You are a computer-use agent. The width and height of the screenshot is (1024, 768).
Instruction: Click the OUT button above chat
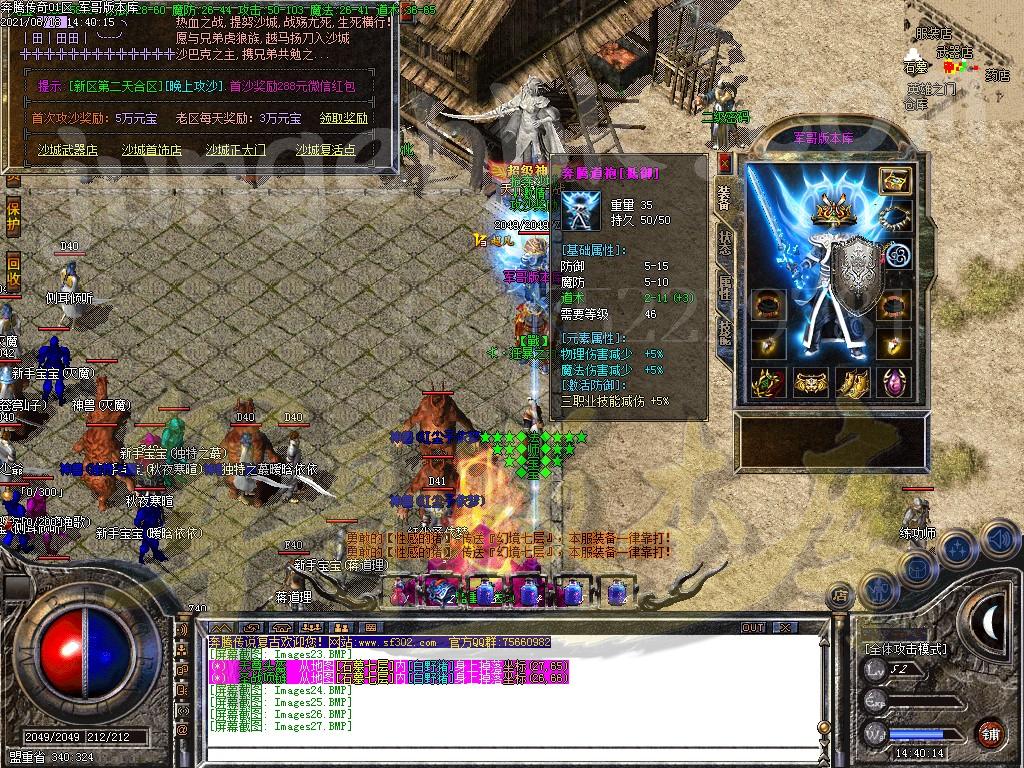[753, 628]
